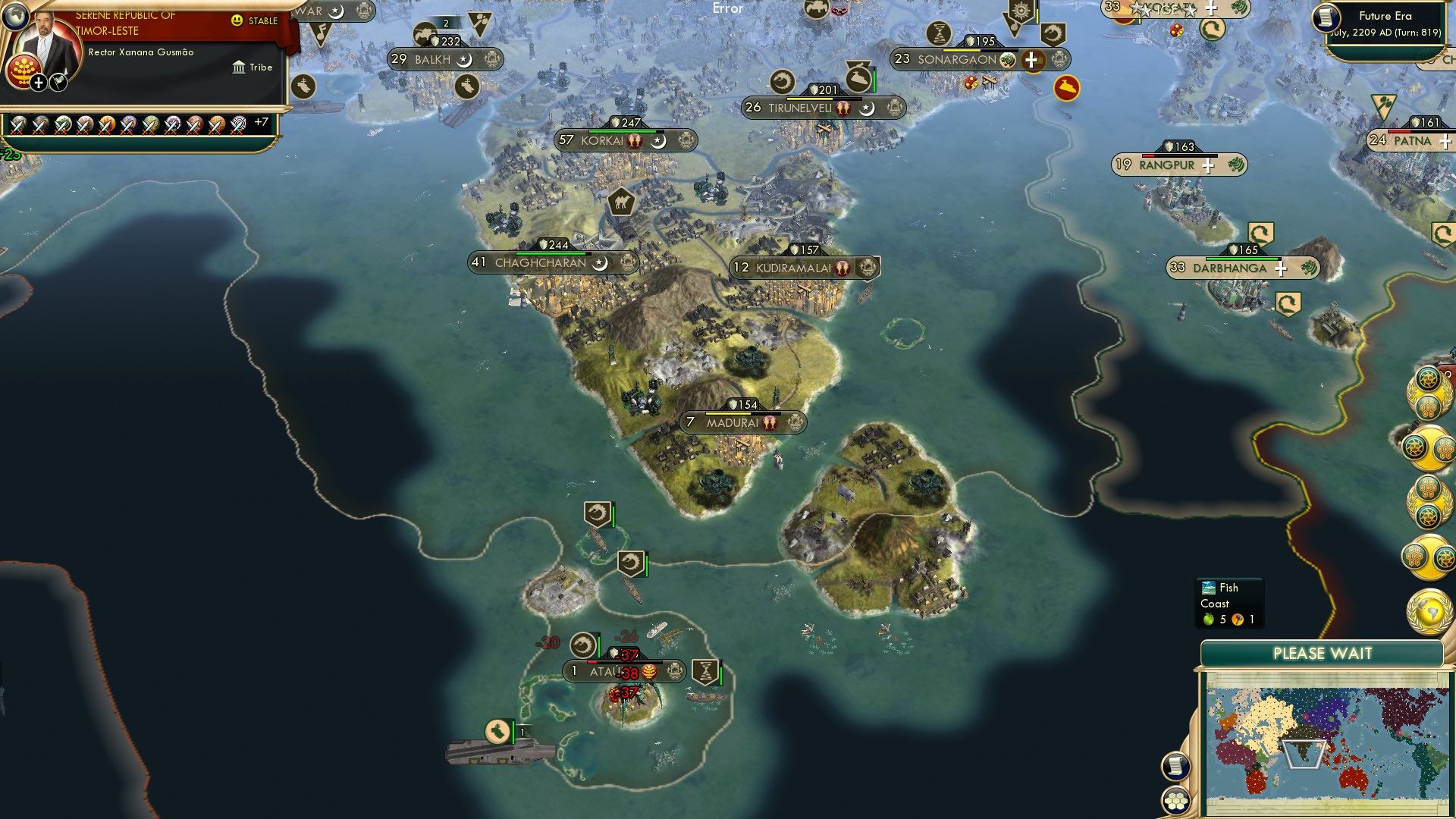Click the crescent moon puppet icon on Chaghcharan's banner

[600, 262]
